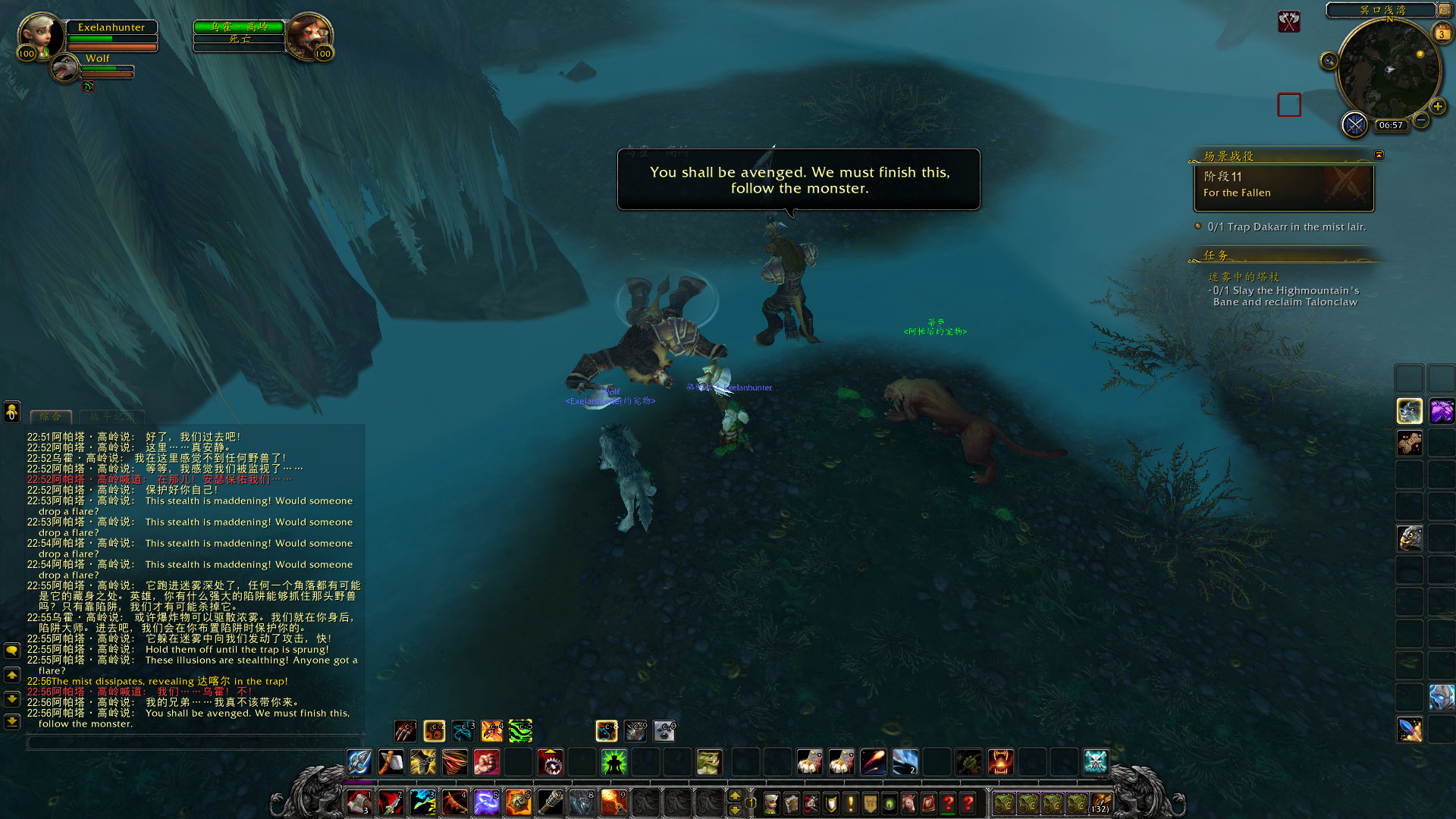Use the purple swirl ability in slot 5
1456x819 pixels.
pyautogui.click(x=486, y=802)
